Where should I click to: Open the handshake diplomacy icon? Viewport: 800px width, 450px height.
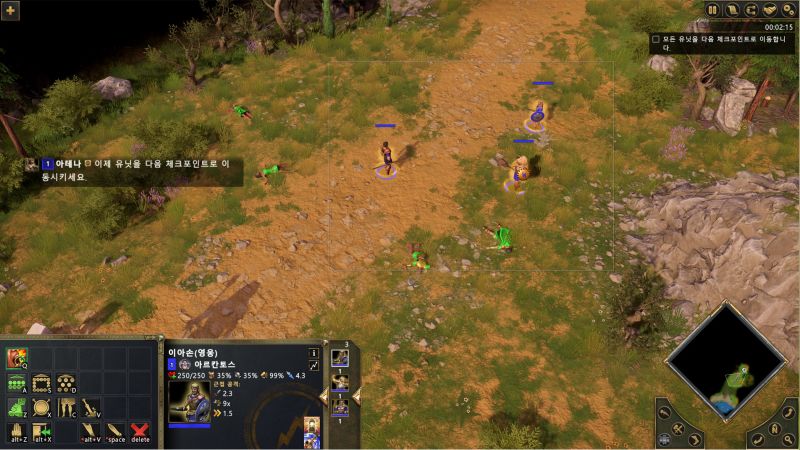click(x=769, y=9)
